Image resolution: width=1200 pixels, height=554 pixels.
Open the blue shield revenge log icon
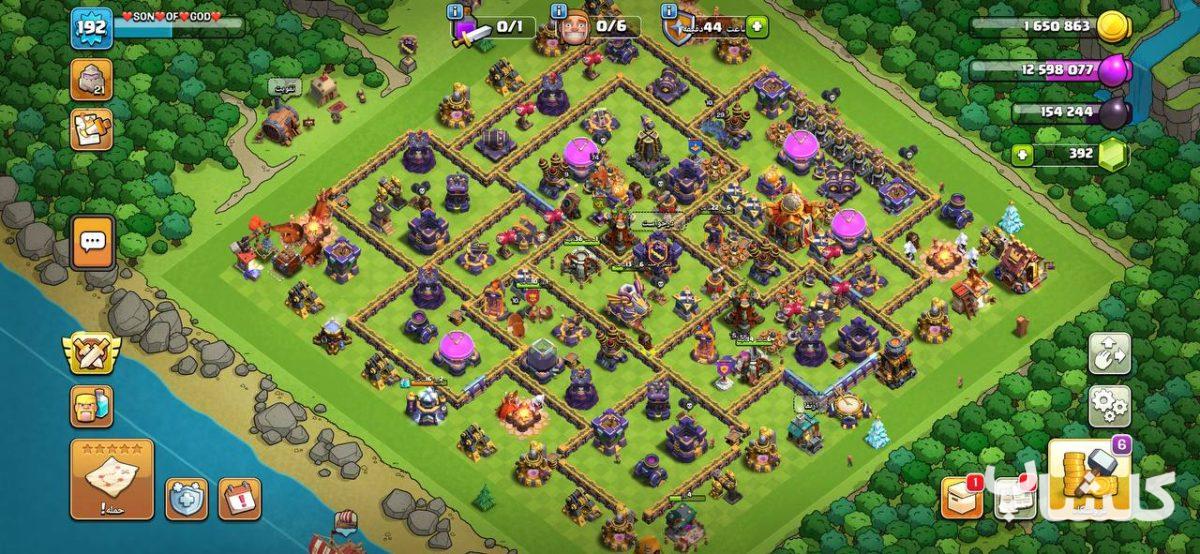[x=186, y=498]
